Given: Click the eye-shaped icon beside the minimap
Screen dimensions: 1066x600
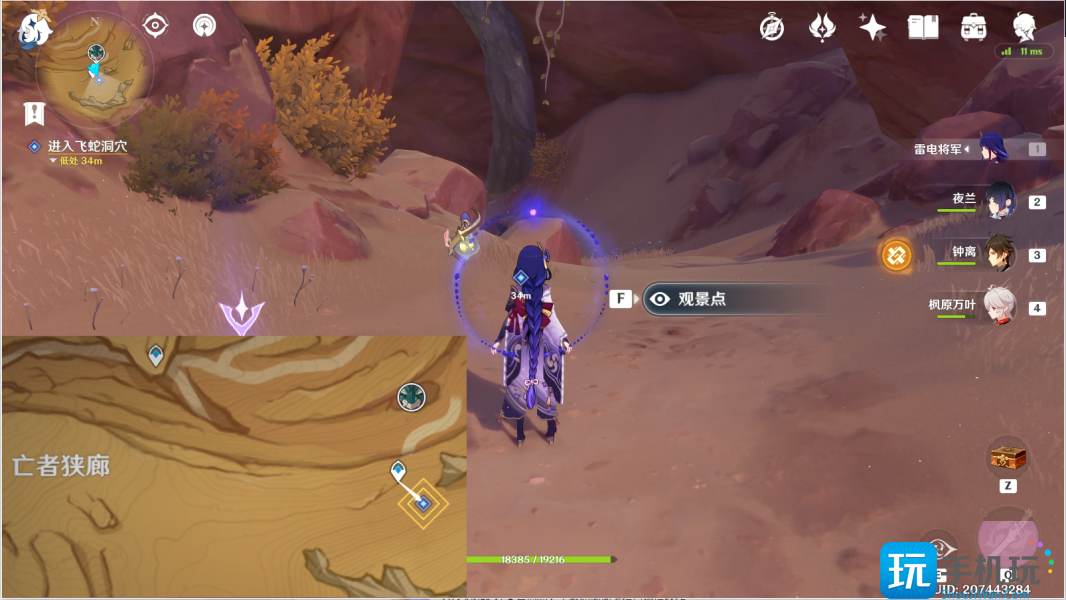Looking at the screenshot, I should coord(155,25).
